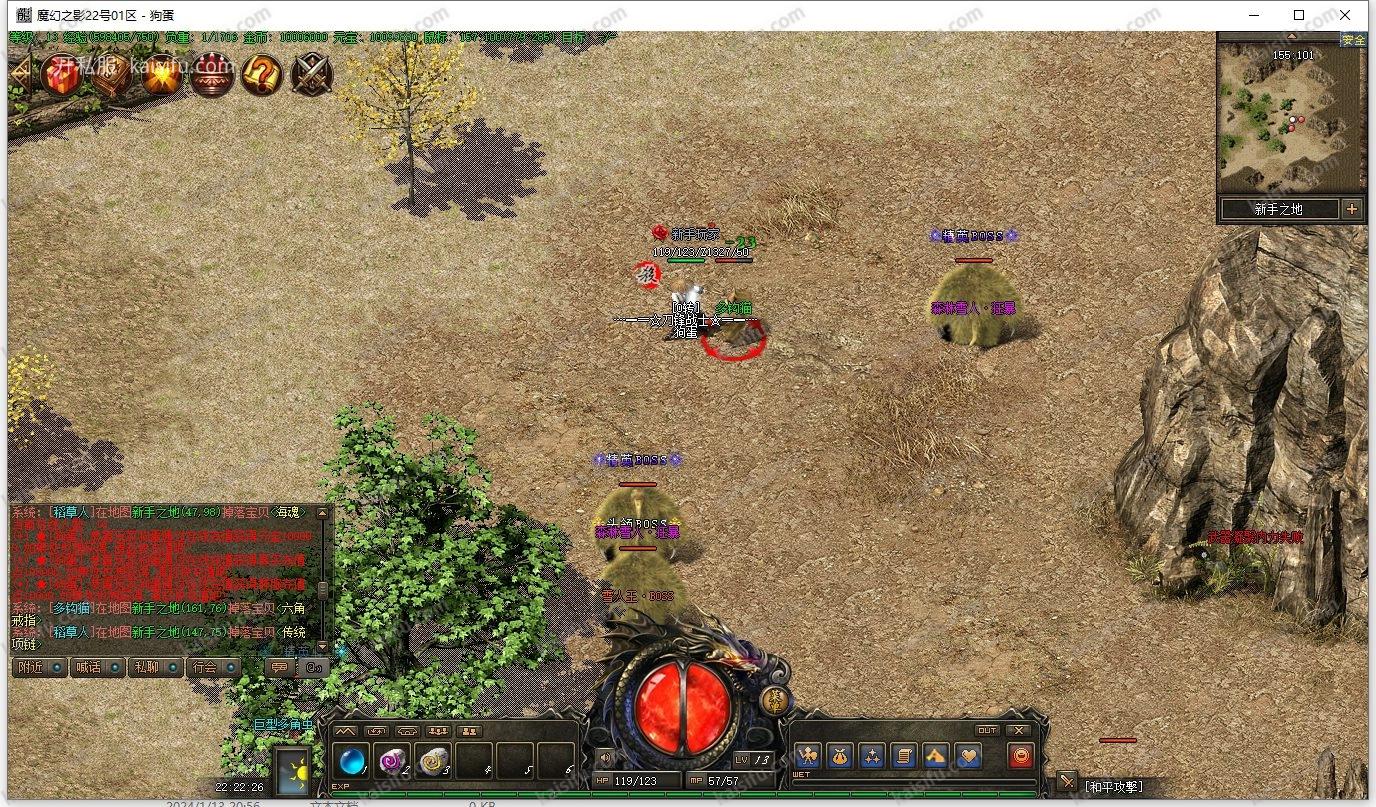Open the birthday cake event icon
The width and height of the screenshot is (1376, 807).
click(x=211, y=75)
